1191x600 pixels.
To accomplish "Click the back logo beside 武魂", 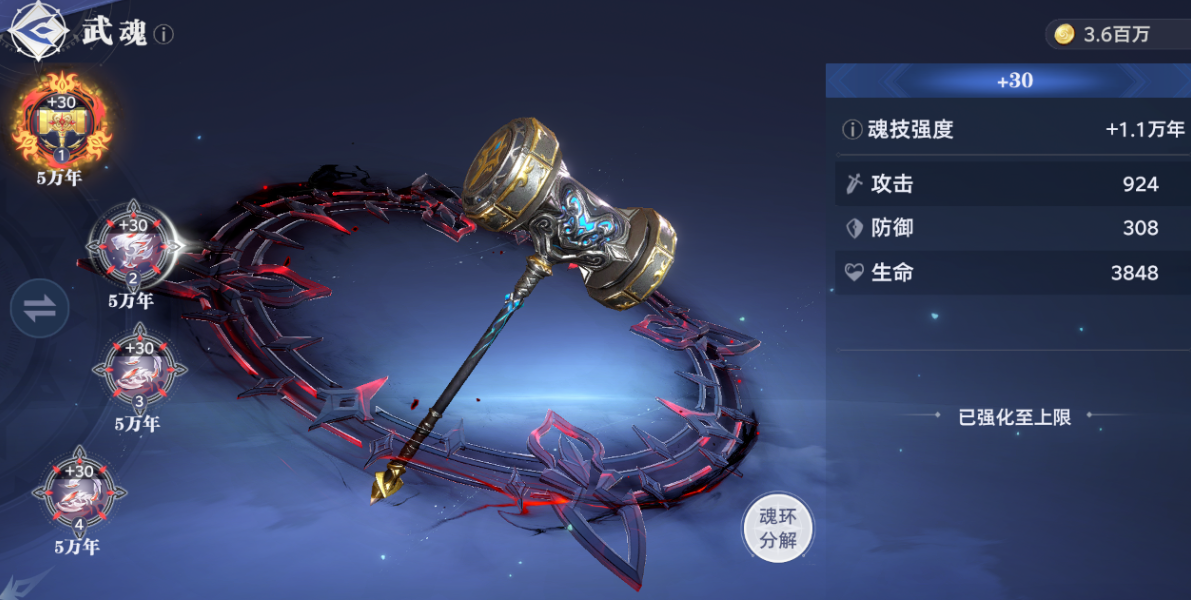I will click(x=37, y=32).
